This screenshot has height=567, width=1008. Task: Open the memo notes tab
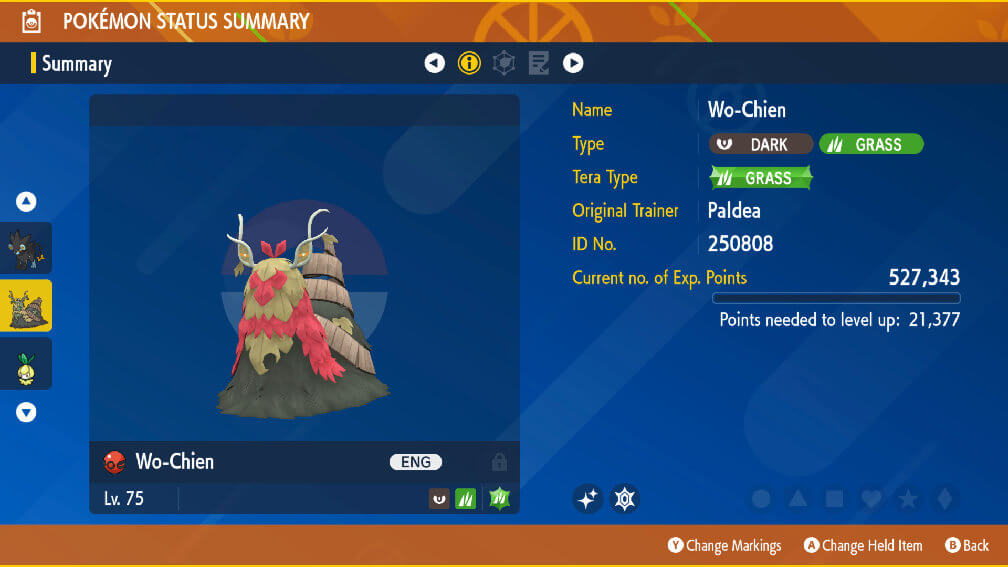tap(538, 63)
